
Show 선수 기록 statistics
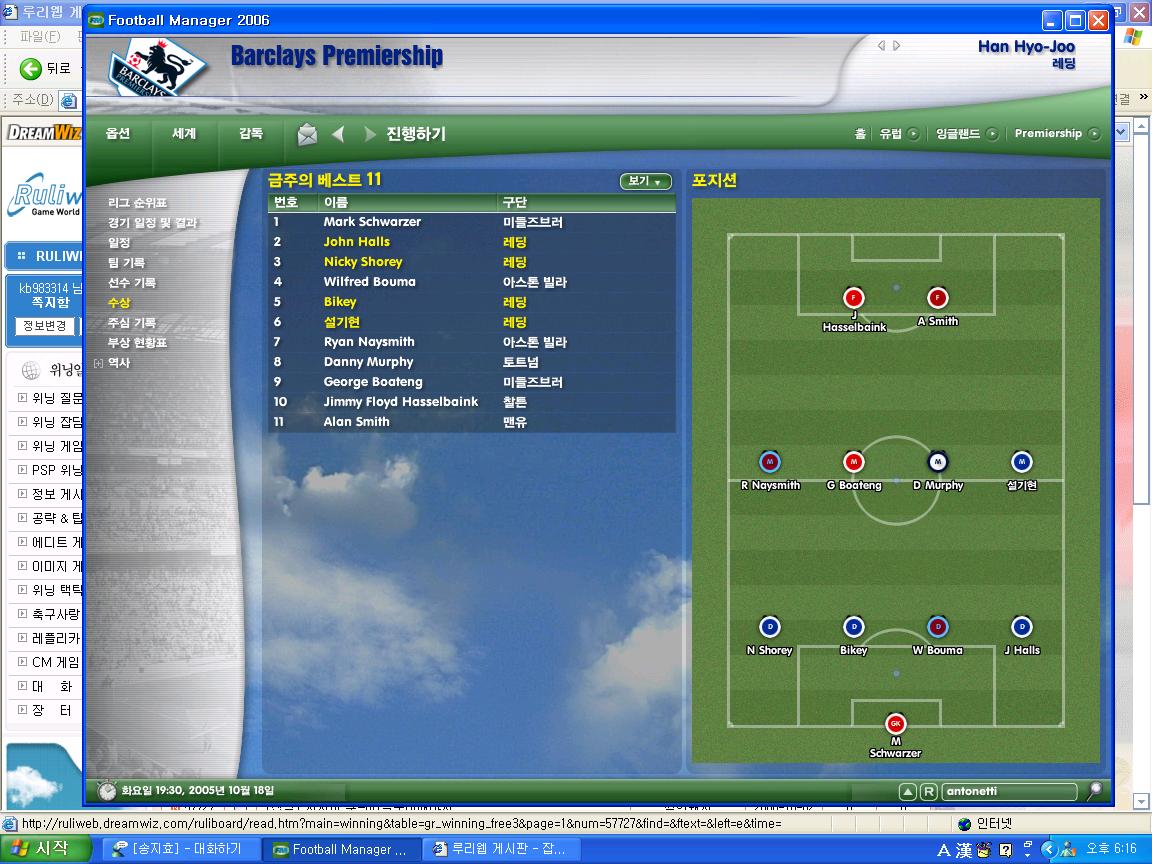tap(132, 283)
